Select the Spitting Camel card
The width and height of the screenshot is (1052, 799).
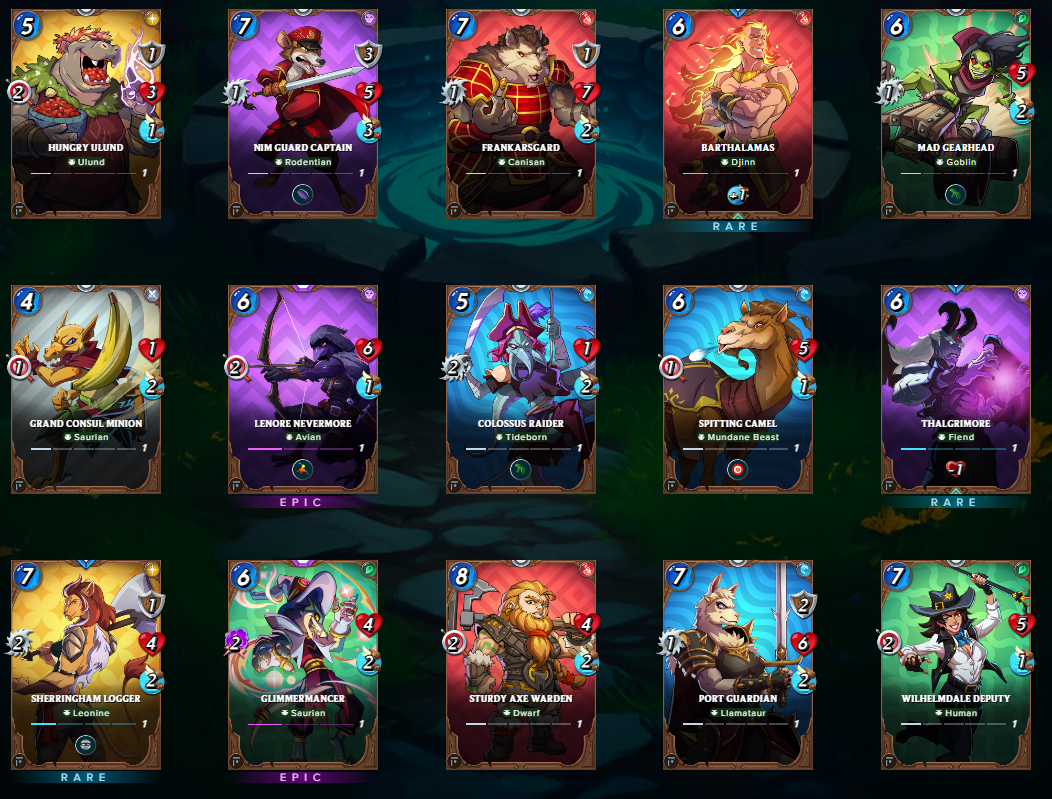point(737,389)
